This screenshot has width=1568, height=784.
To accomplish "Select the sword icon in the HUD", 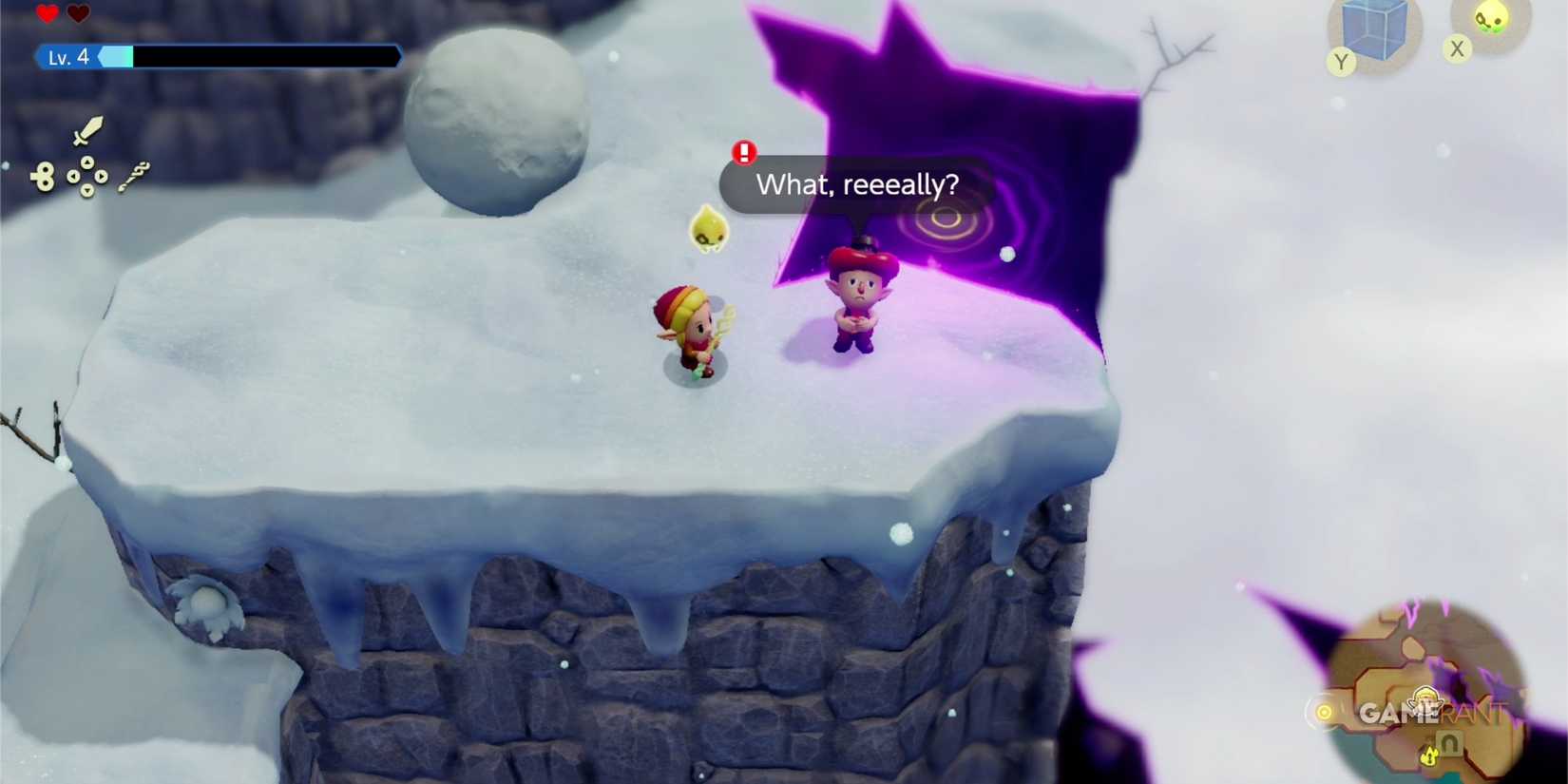I will [x=88, y=132].
